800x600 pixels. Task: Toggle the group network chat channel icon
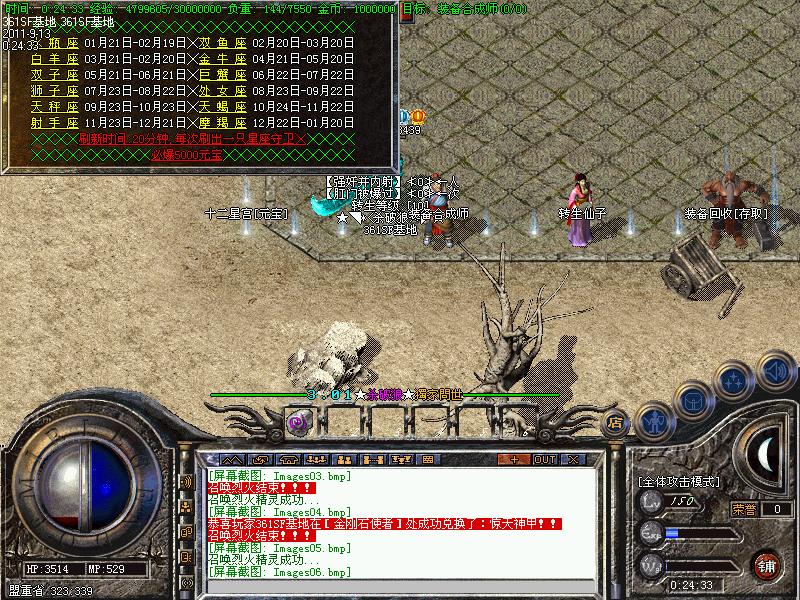(186, 508)
